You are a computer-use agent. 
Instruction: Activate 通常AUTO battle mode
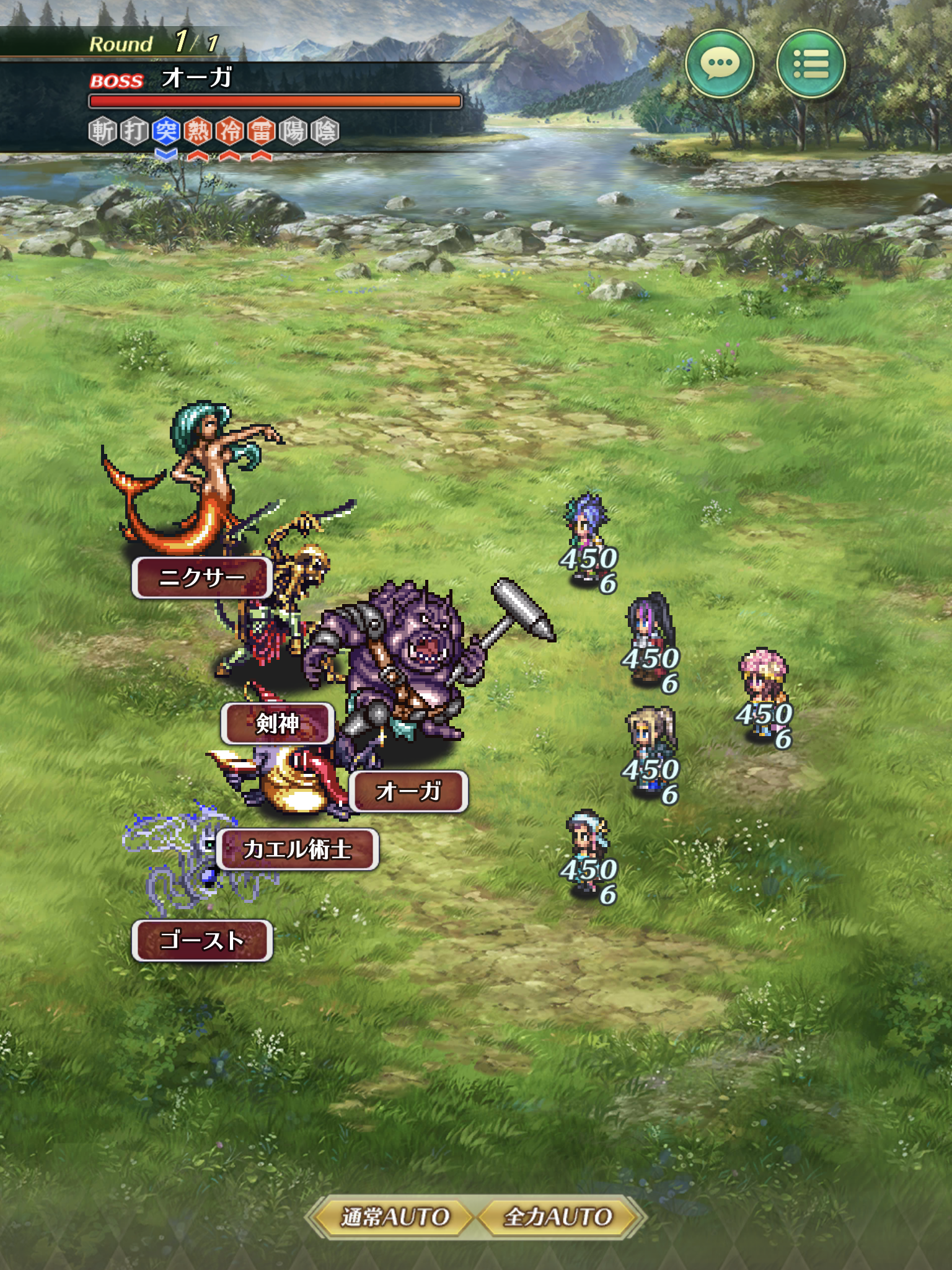(x=395, y=1217)
